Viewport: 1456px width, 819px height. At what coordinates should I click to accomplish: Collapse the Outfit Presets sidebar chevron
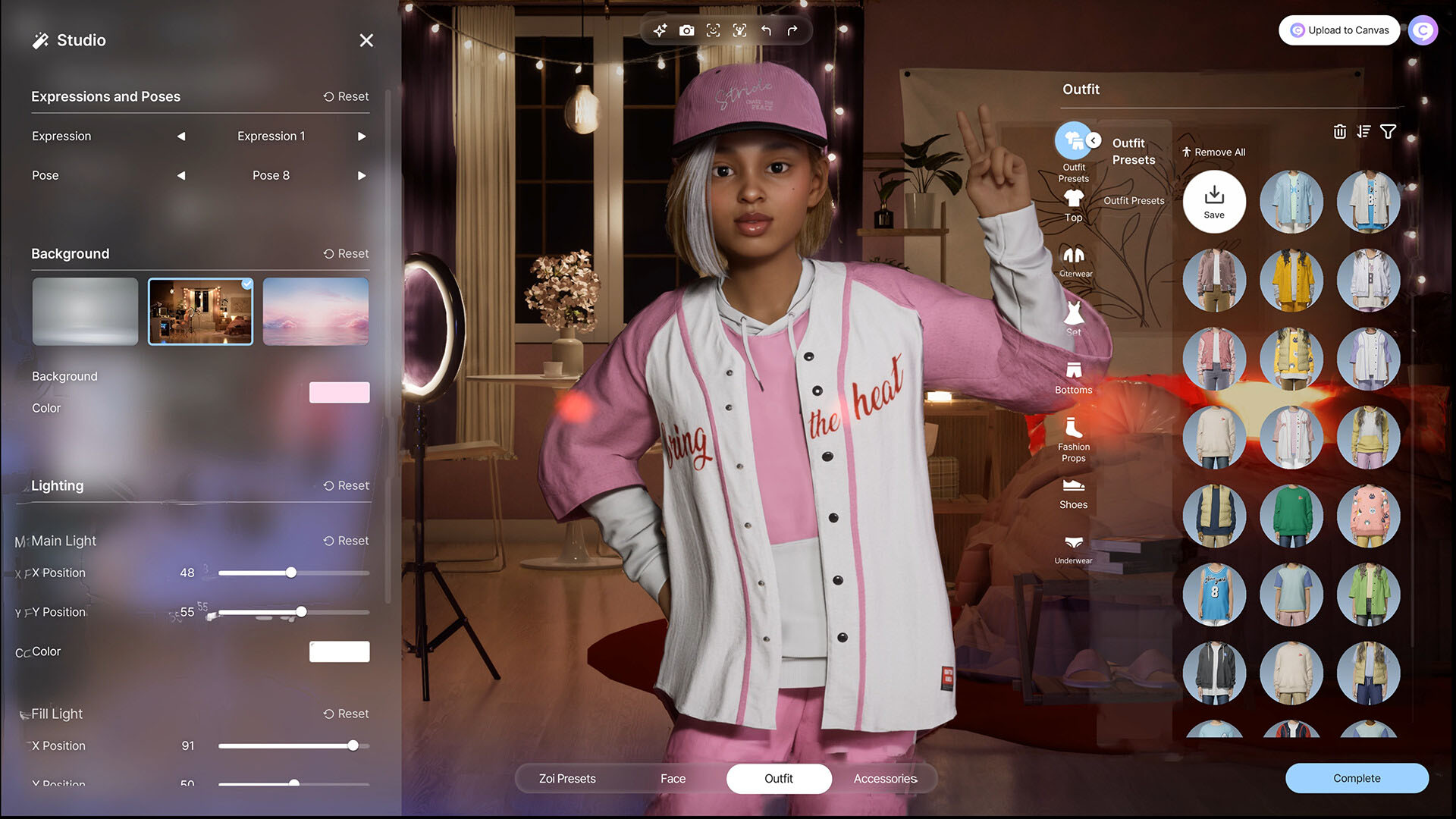point(1093,140)
